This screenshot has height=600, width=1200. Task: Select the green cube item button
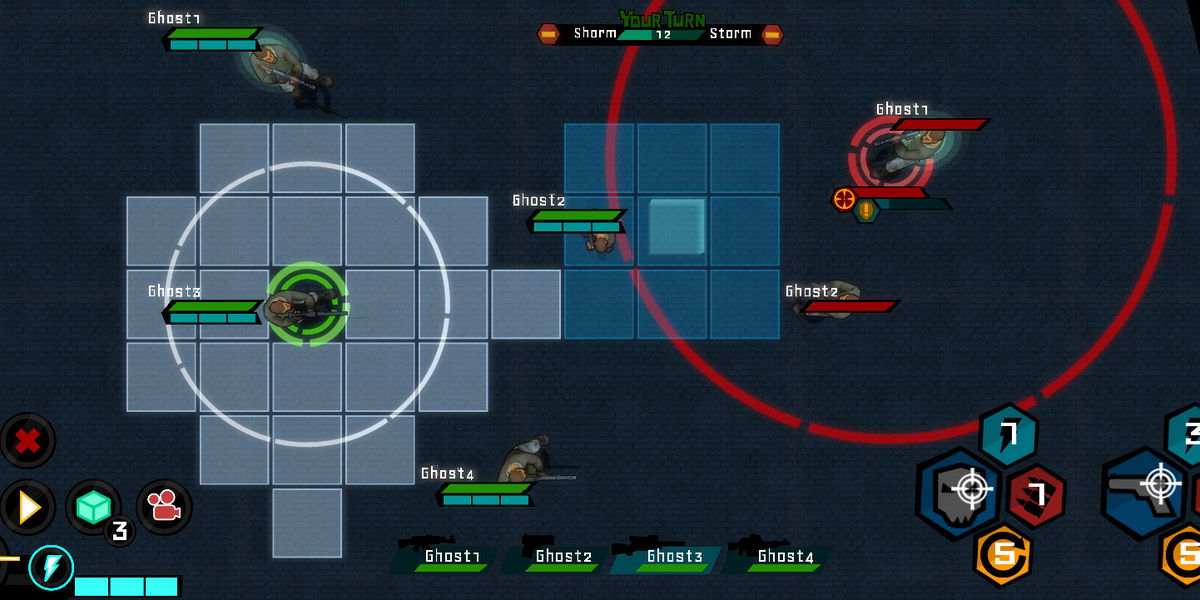click(x=93, y=508)
